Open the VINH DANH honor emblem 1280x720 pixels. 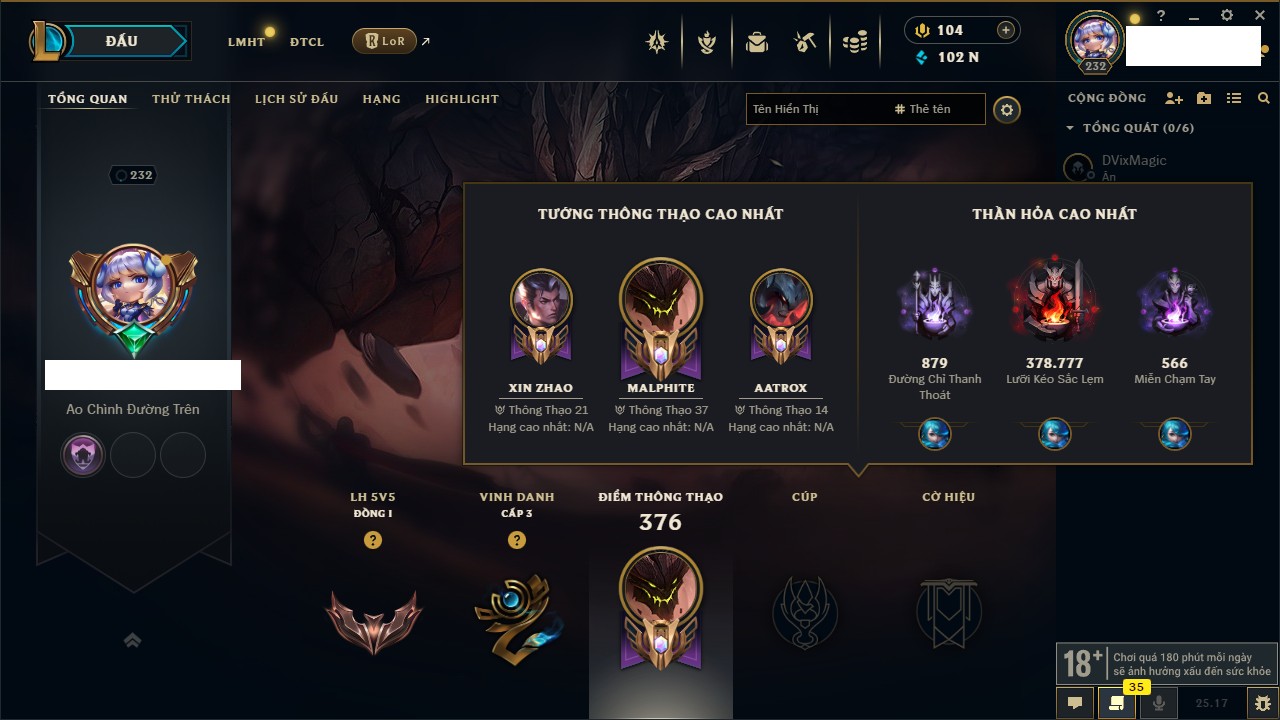point(517,612)
